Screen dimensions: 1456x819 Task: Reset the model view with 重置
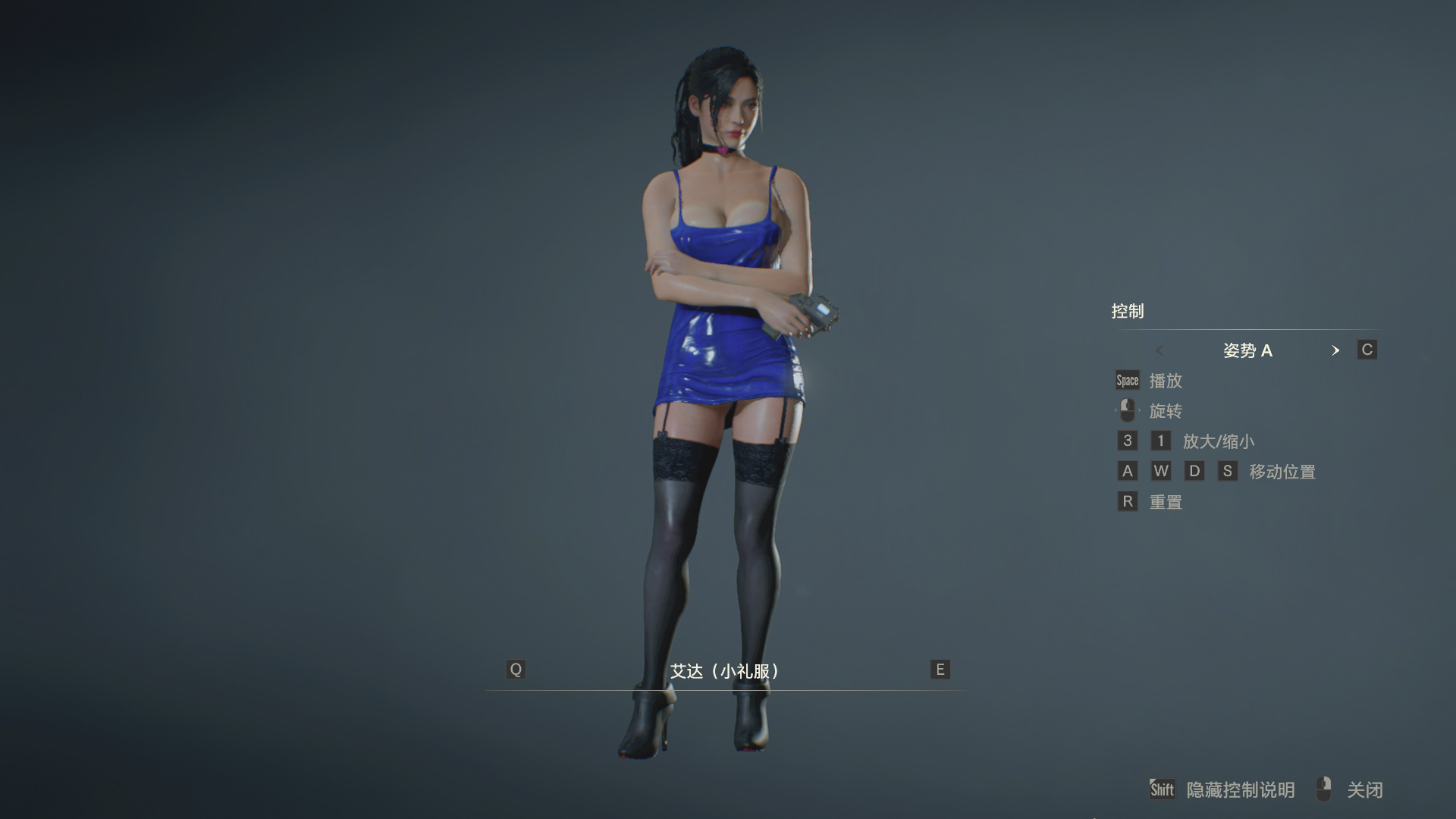[1166, 502]
